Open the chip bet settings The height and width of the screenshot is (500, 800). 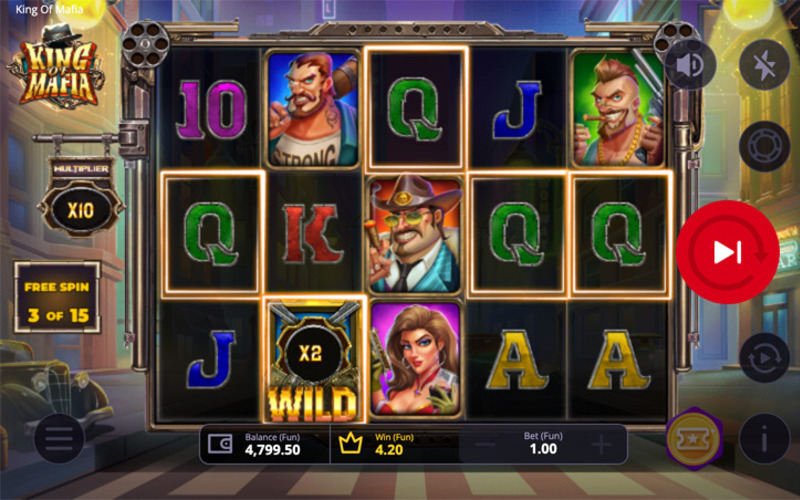coord(764,146)
